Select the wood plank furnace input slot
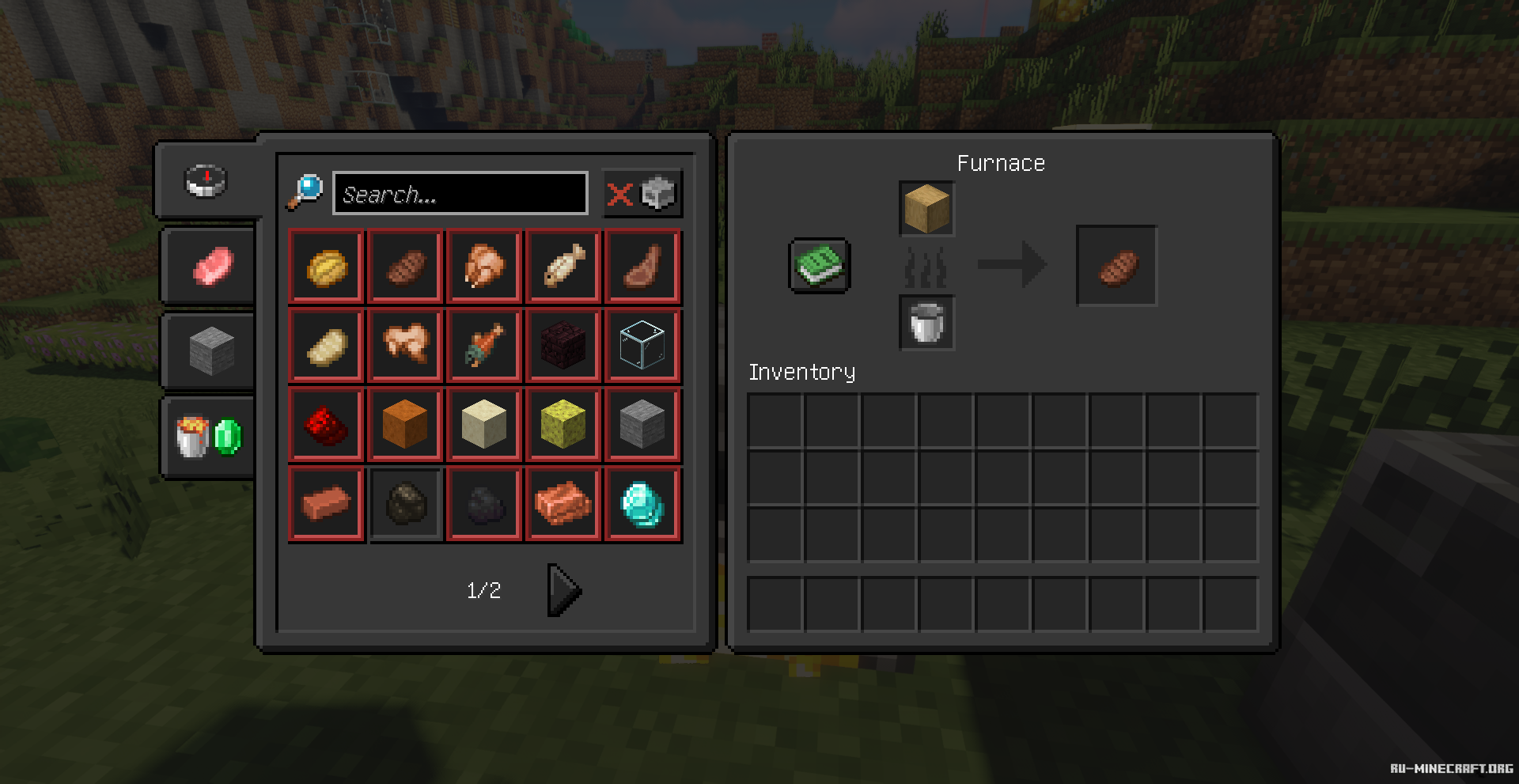This screenshot has width=1519, height=784. [x=926, y=209]
